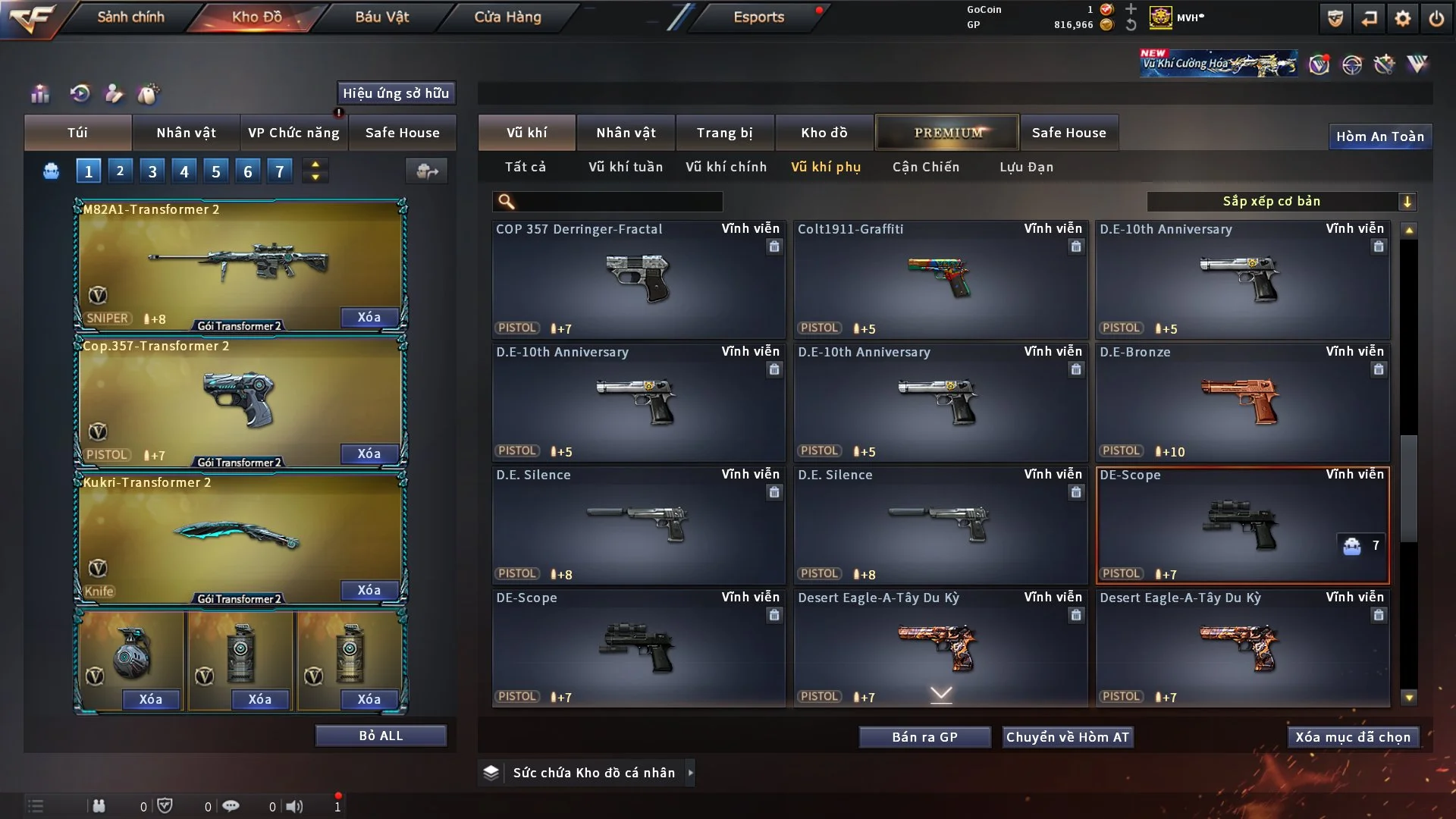Select the D.E-Bronze pistol

[1242, 402]
